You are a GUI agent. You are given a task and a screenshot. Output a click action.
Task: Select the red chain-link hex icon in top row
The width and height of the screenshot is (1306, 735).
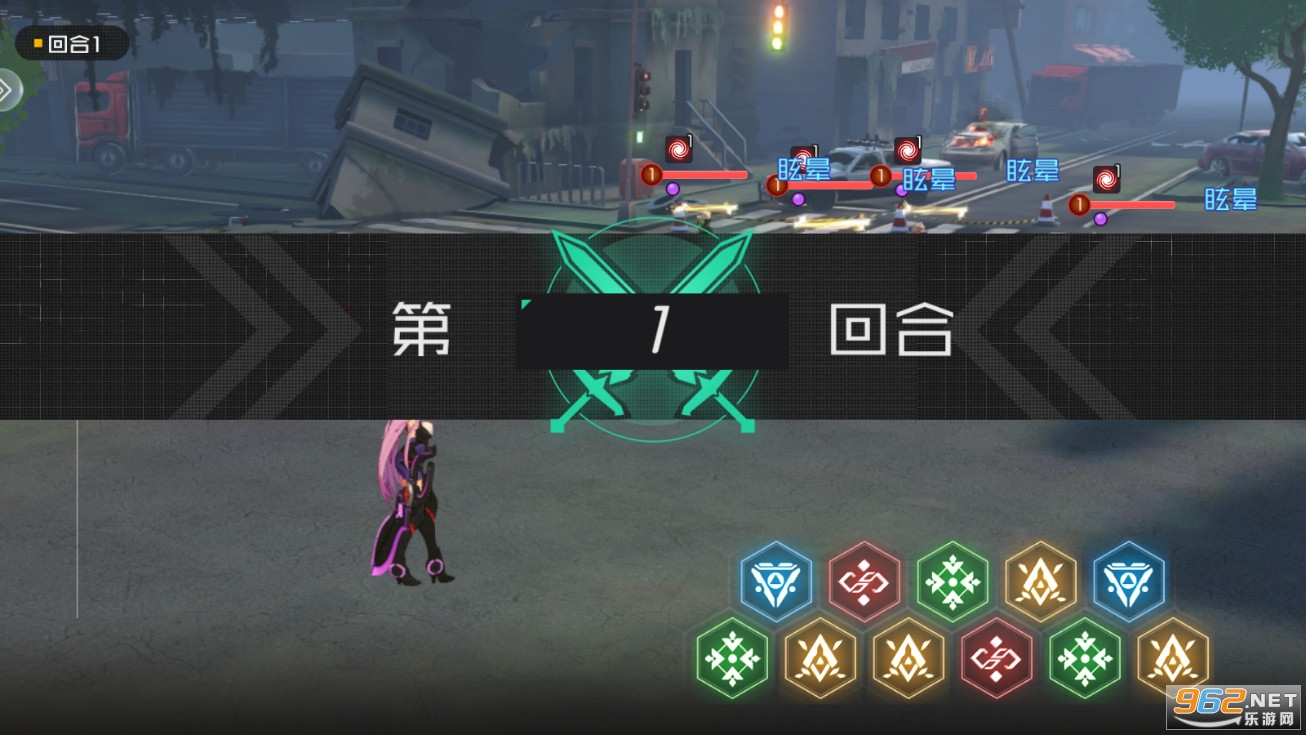[866, 580]
